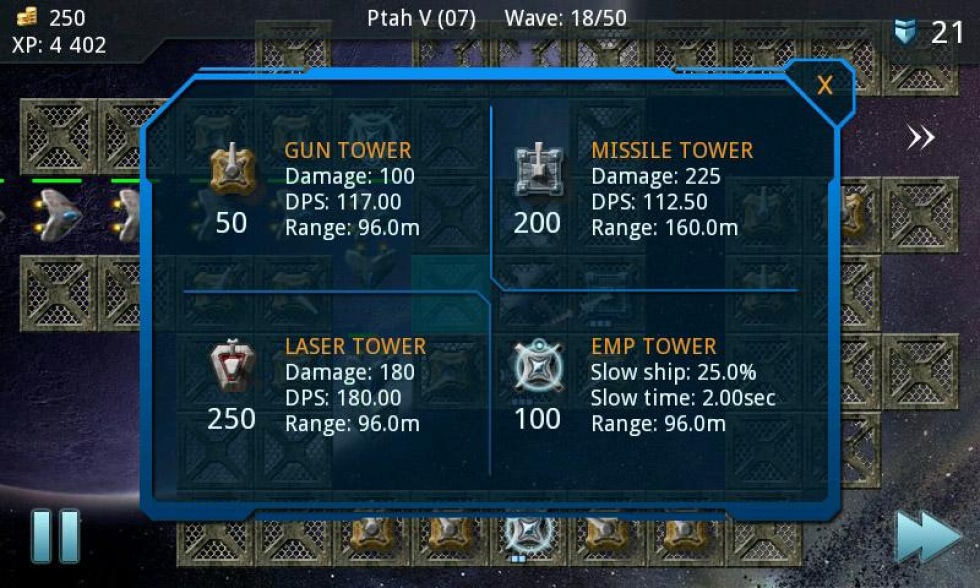
Task: Select the Gun Tower option
Action: pos(232,170)
